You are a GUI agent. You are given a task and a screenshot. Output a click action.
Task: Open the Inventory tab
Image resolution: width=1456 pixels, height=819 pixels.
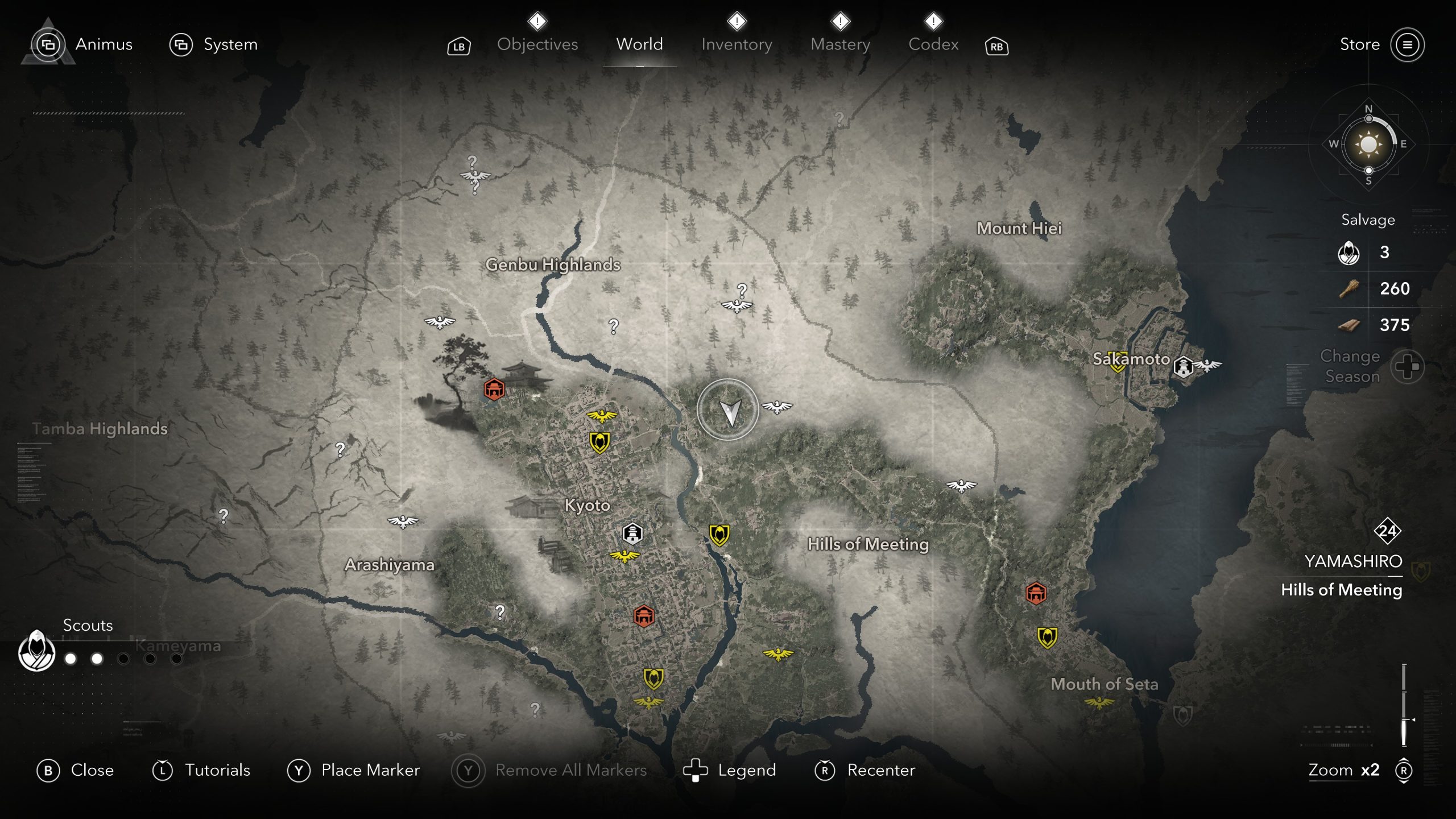point(737,44)
